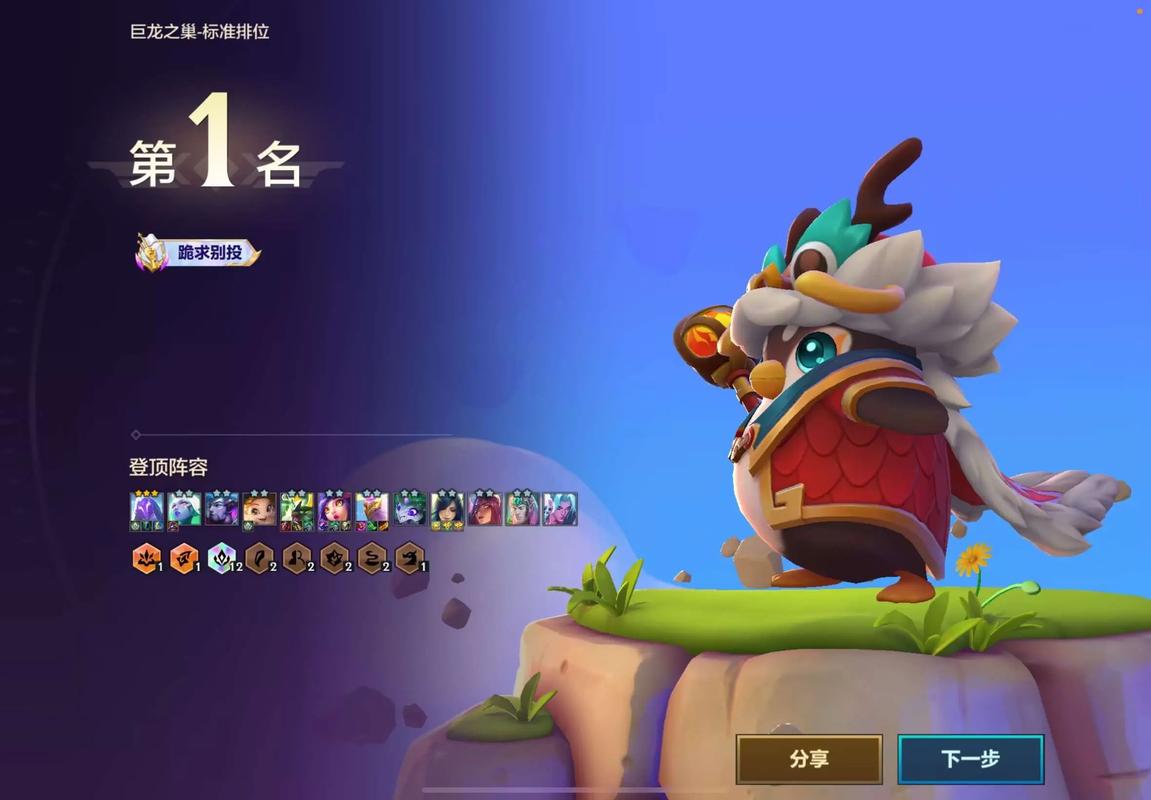Click the 跪求别投 title badge
The height and width of the screenshot is (800, 1151).
(198, 253)
